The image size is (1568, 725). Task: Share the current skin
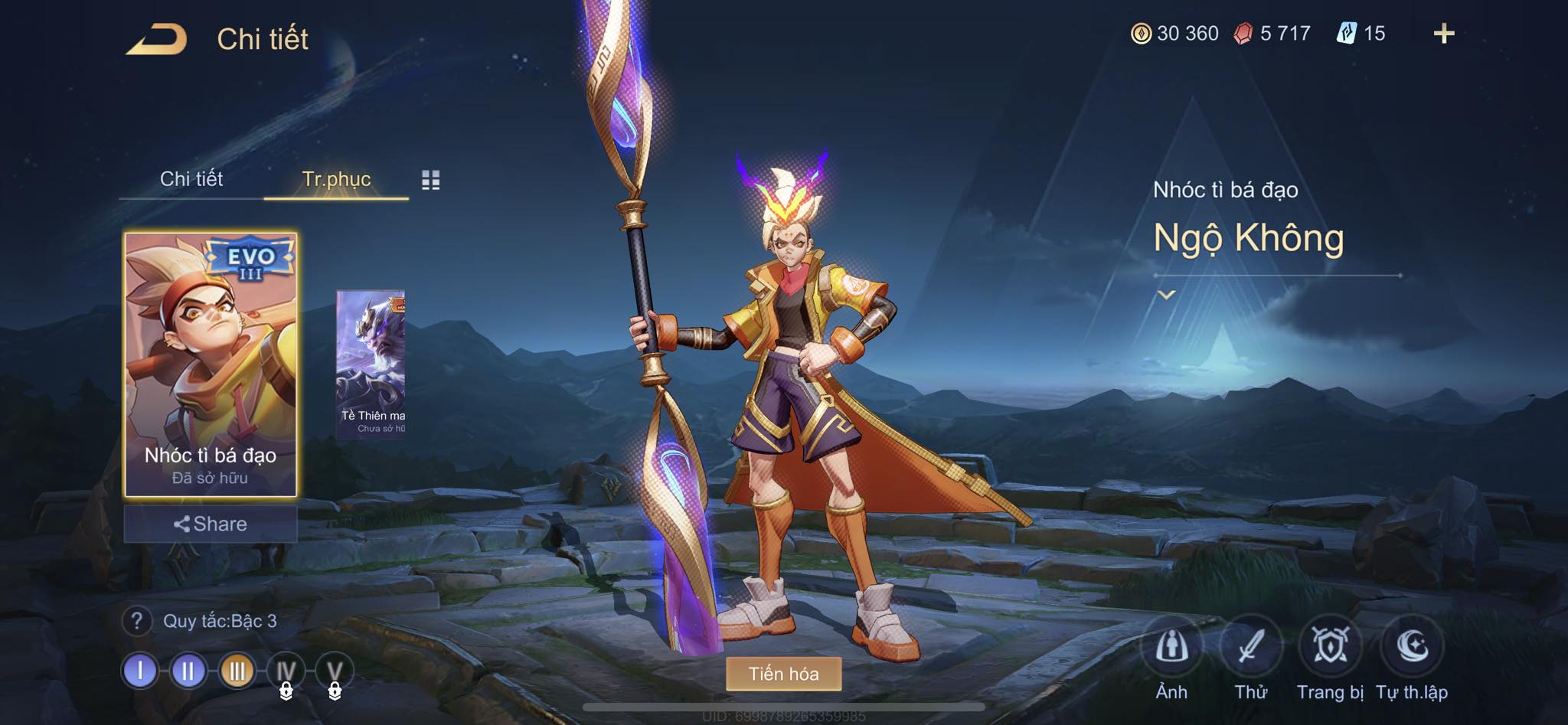pos(211,524)
